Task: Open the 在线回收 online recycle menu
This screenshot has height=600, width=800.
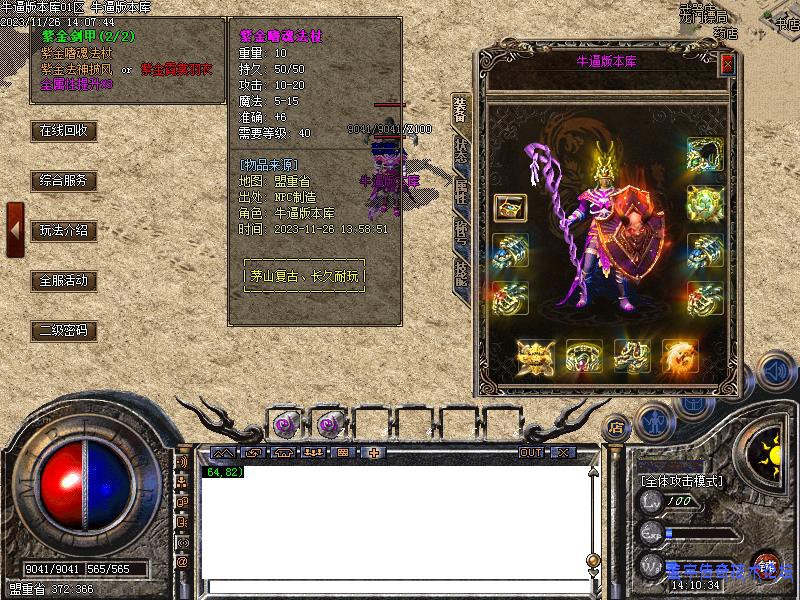Action: point(63,131)
